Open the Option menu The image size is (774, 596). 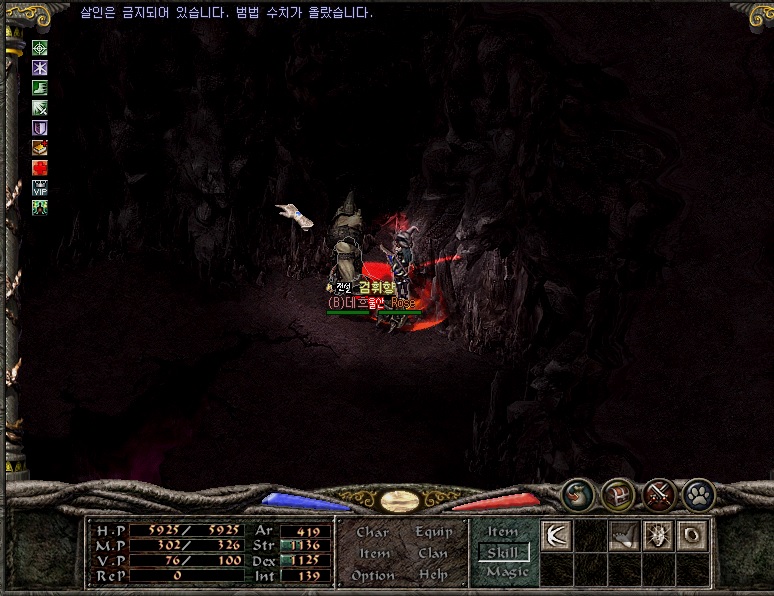tap(372, 575)
